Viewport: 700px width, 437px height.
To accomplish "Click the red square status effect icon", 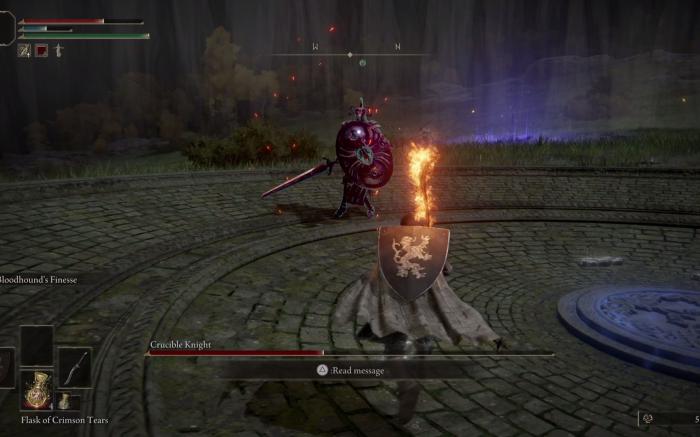I will point(42,50).
